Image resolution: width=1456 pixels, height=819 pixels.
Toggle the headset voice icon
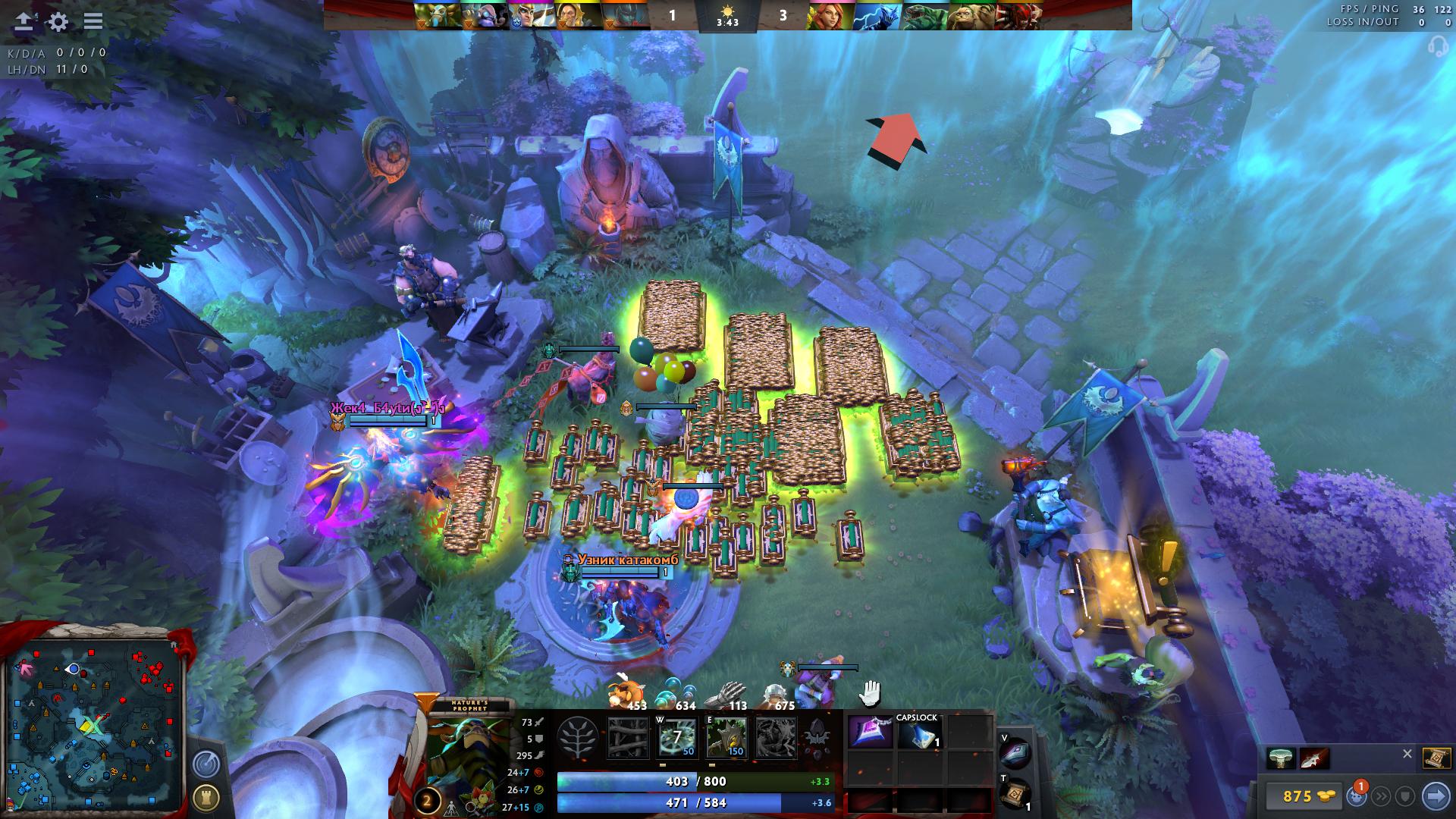pos(1438,47)
